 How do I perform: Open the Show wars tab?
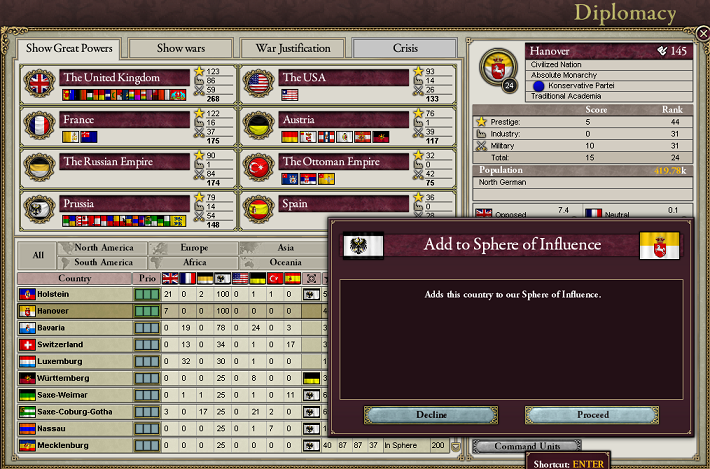coord(181,48)
